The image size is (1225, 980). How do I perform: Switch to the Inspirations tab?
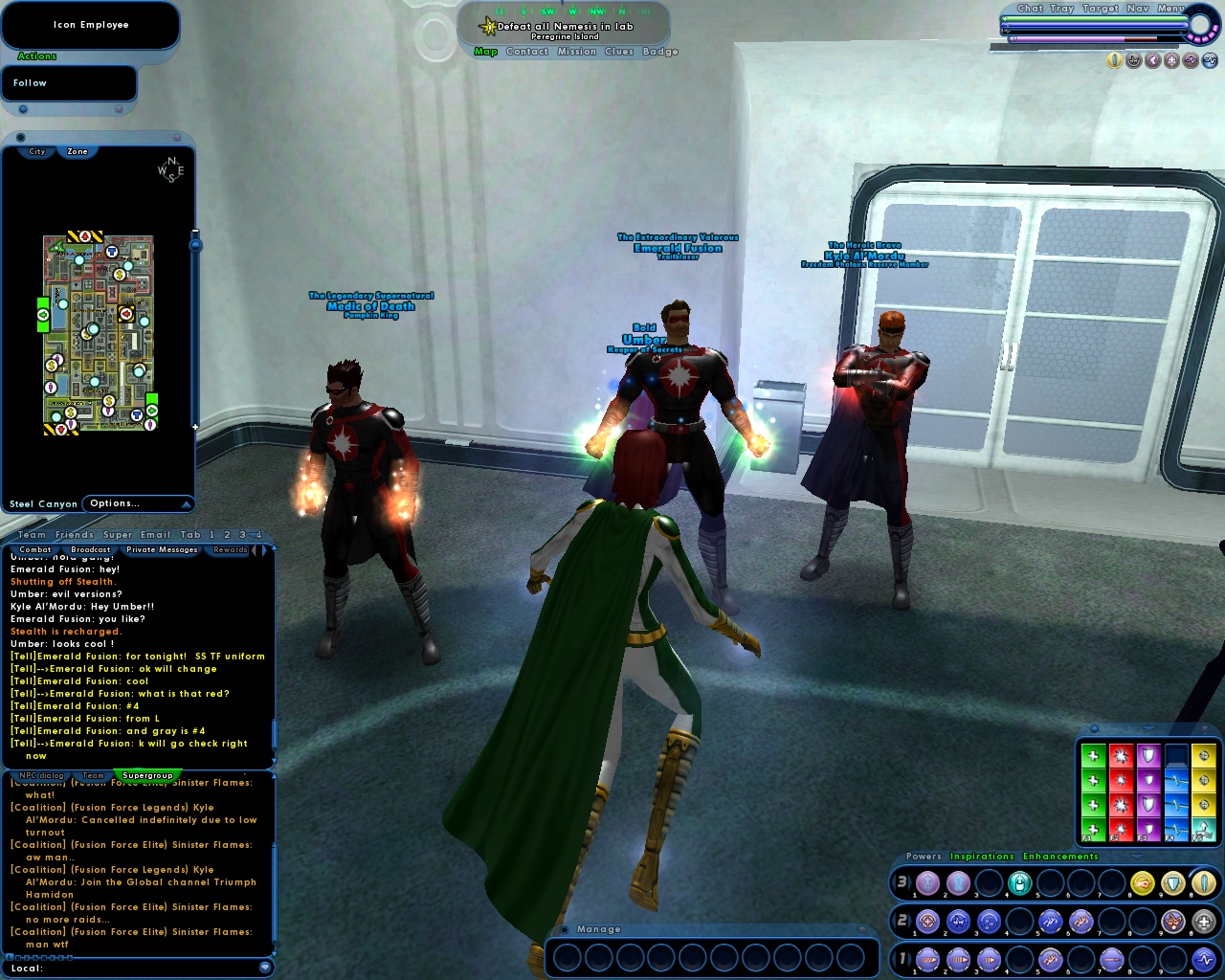pyautogui.click(x=983, y=856)
